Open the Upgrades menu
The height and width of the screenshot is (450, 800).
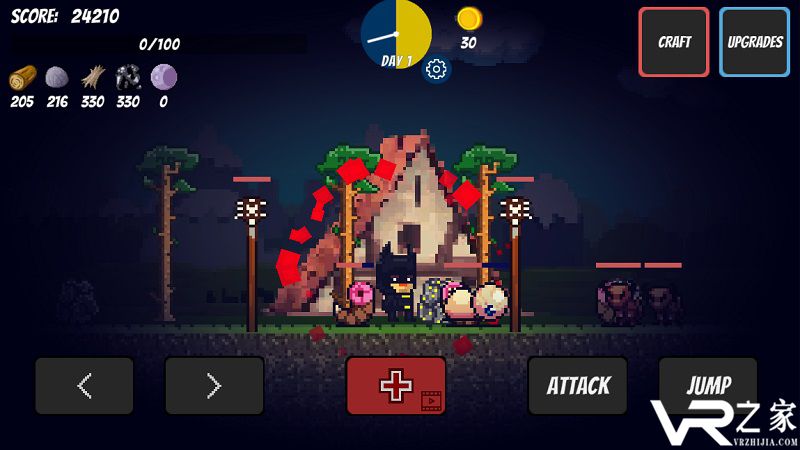(754, 42)
